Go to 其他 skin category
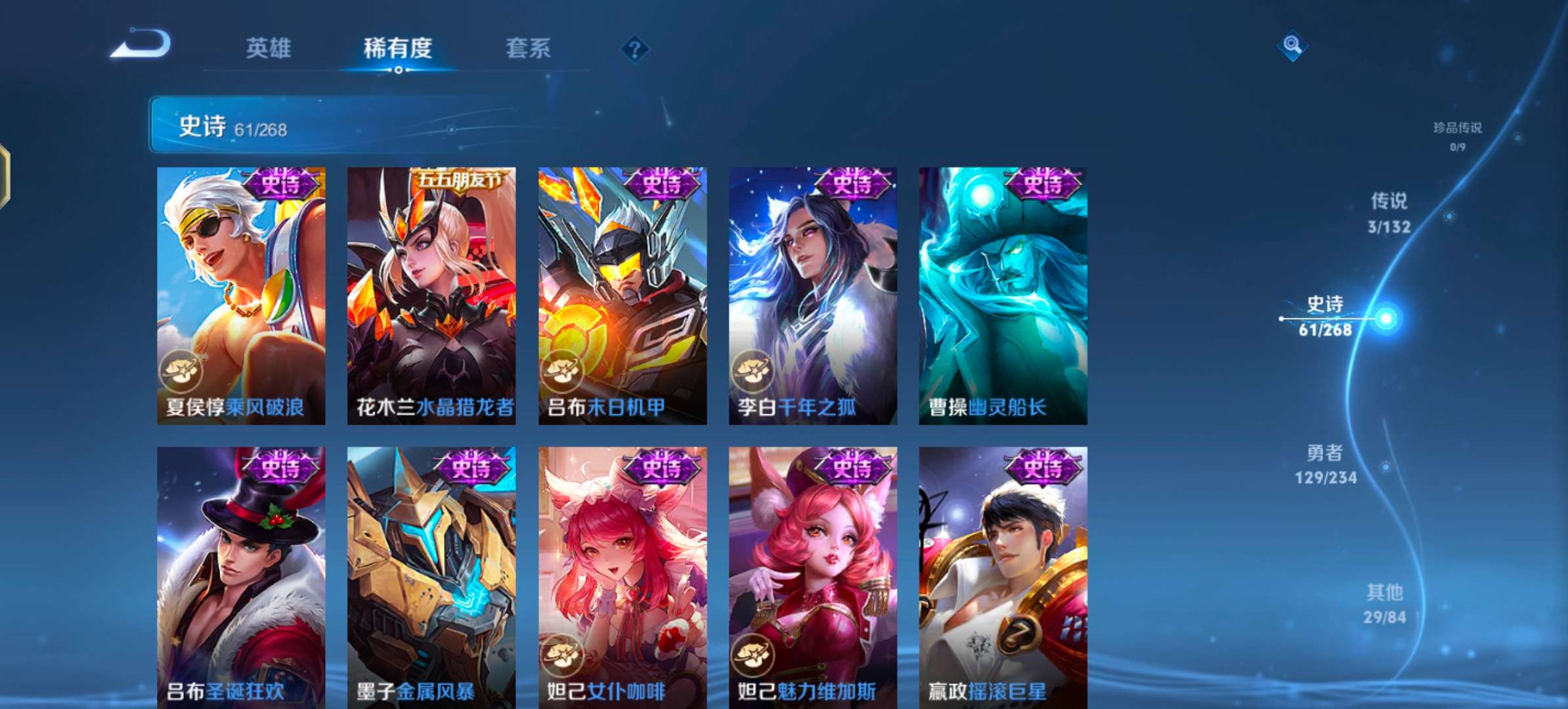 pyautogui.click(x=1384, y=604)
